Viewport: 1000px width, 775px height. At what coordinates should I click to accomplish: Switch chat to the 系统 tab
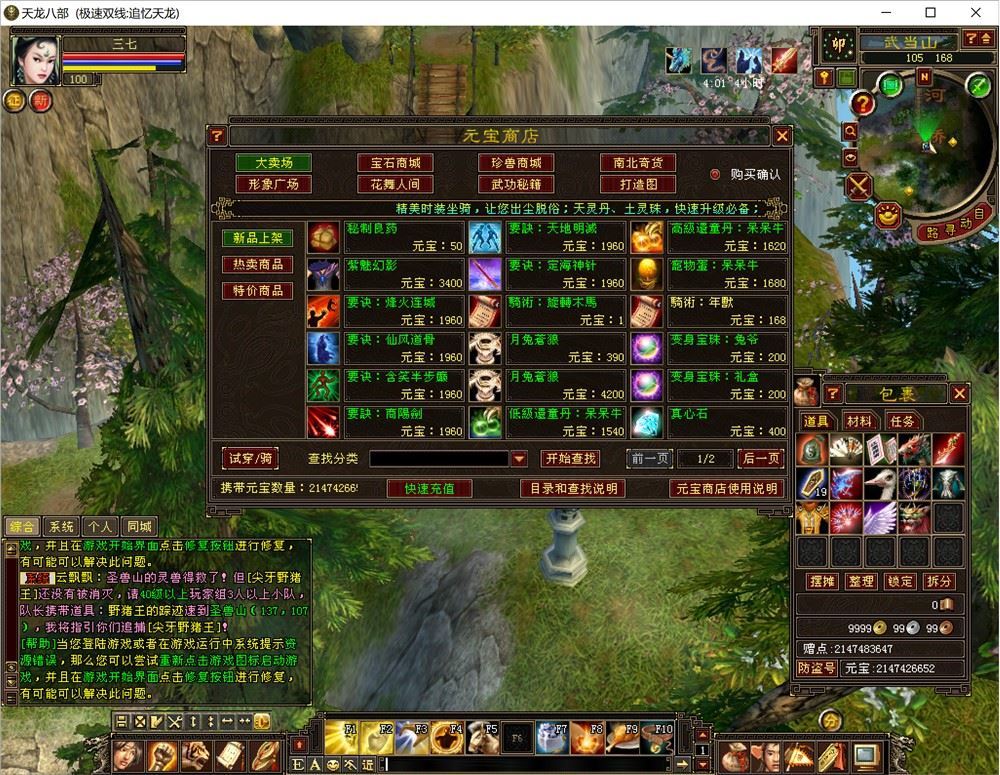tap(61, 527)
